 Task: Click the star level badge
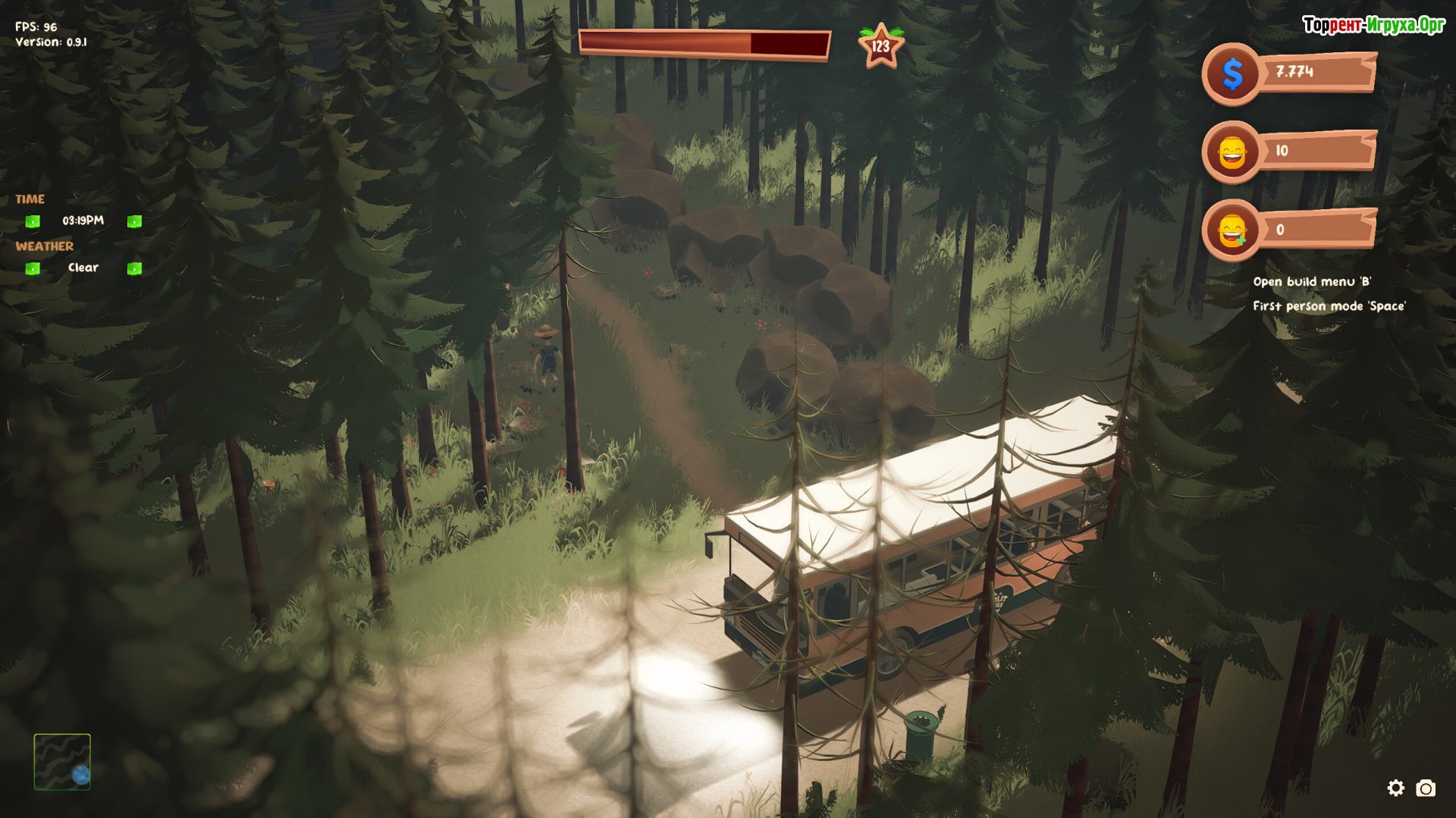[x=880, y=46]
